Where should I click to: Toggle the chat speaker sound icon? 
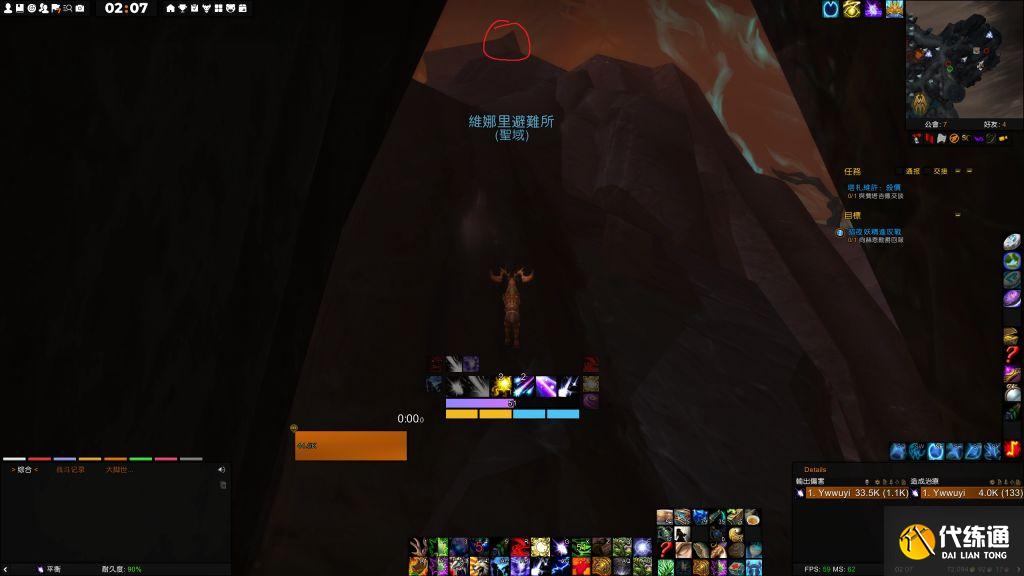pyautogui.click(x=221, y=469)
